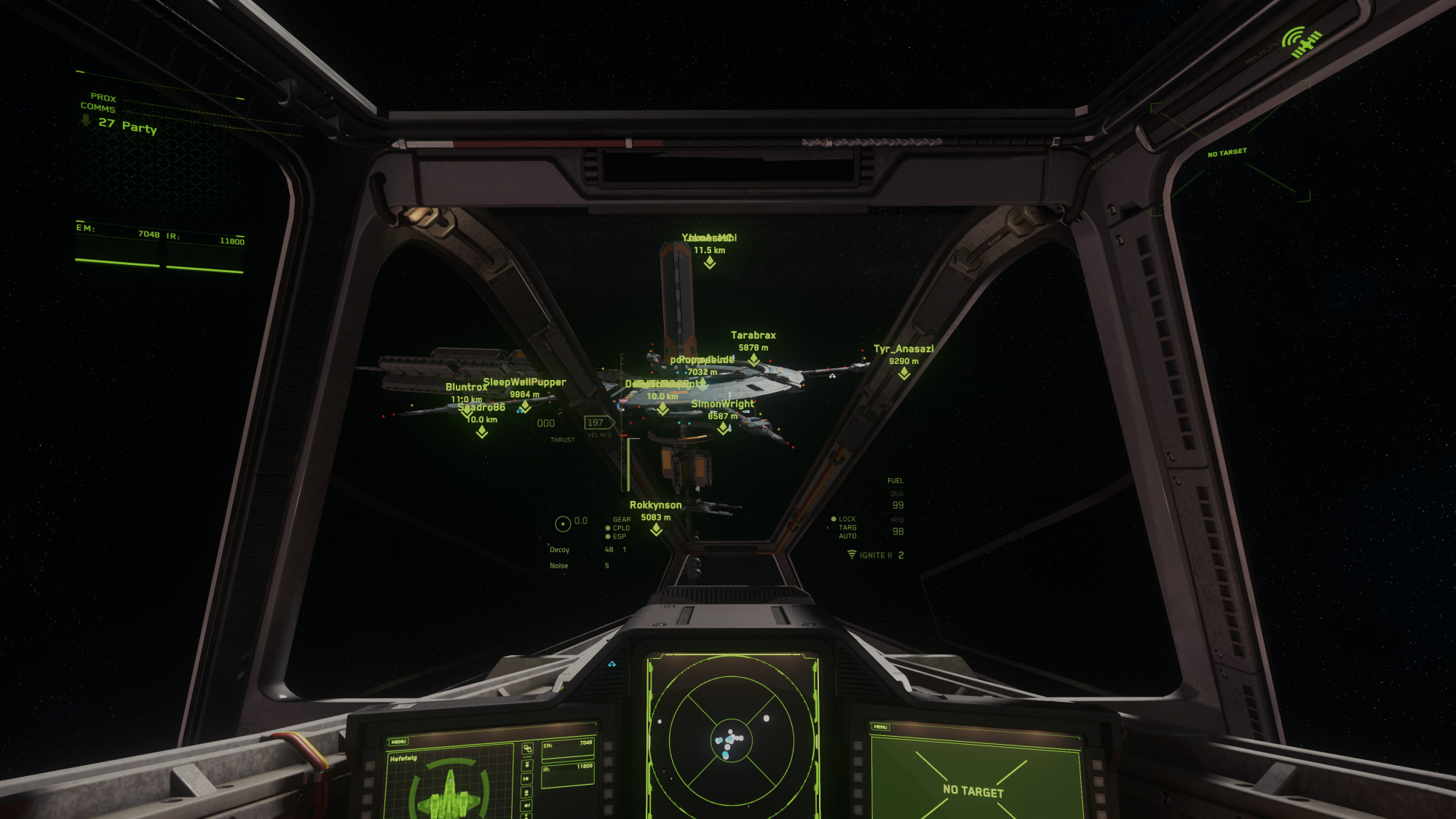Click the Party voice channel microphone icon
The width and height of the screenshot is (1456, 819).
pos(86,120)
